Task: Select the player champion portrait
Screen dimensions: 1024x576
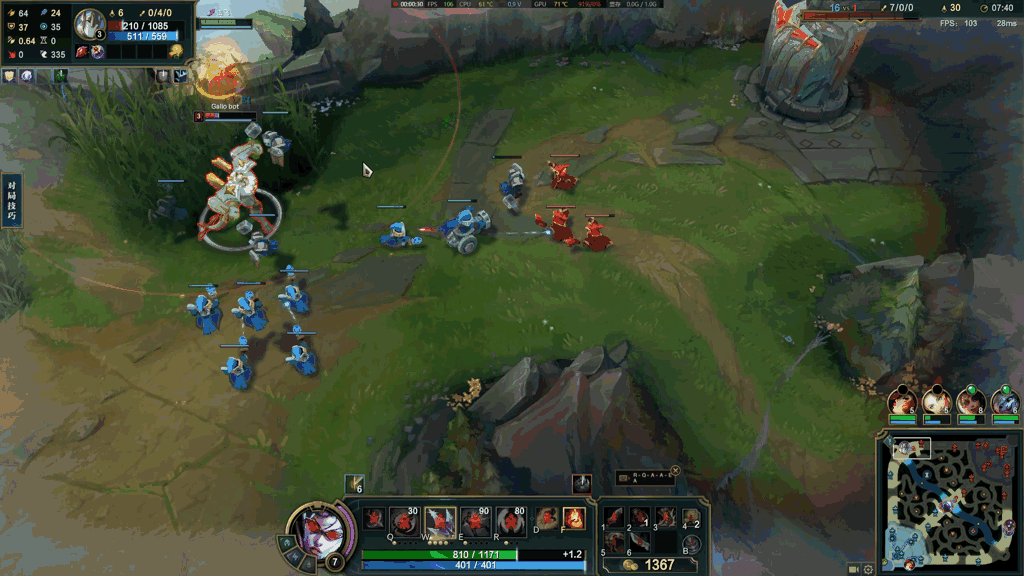Action: [320, 527]
